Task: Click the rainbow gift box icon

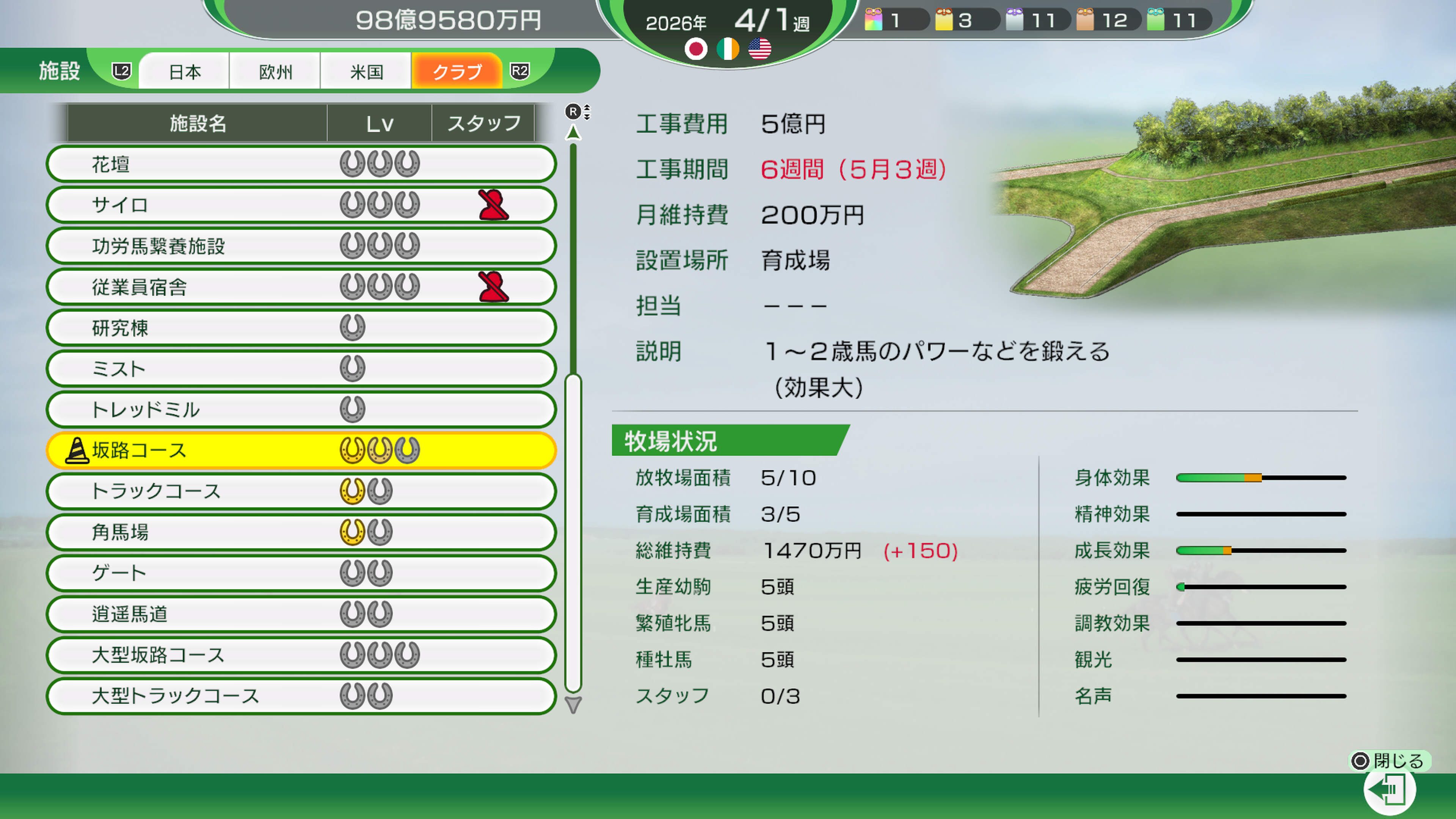Action: click(874, 20)
